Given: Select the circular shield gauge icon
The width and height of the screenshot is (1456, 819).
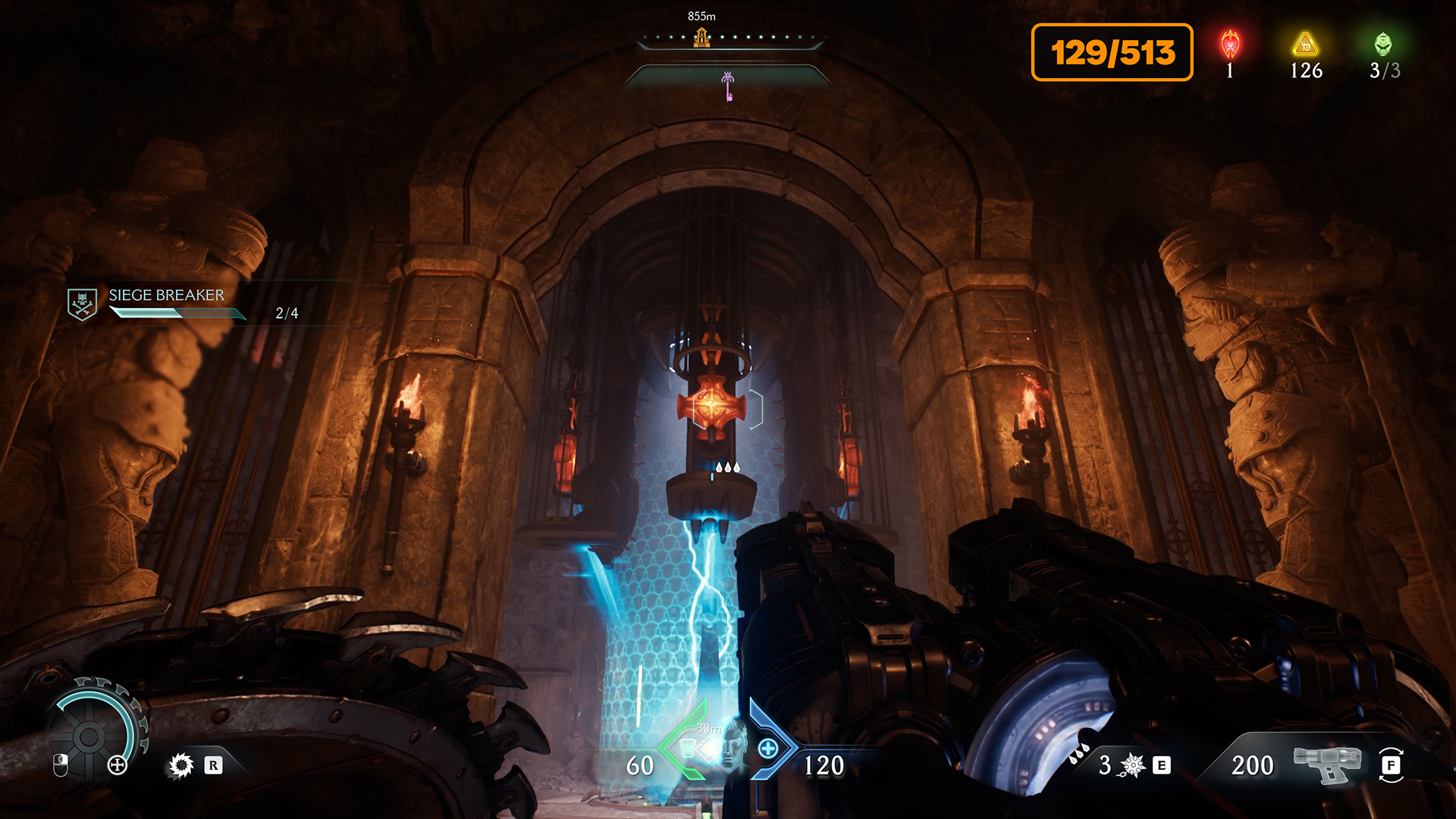Looking at the screenshot, I should tap(89, 736).
